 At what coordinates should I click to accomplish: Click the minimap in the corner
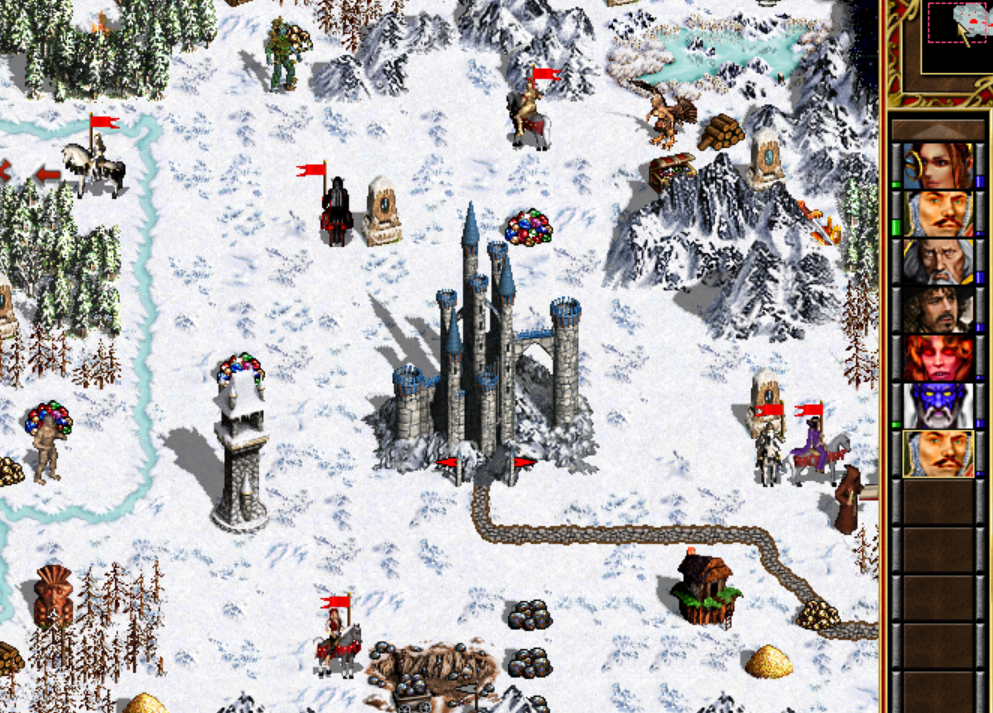(957, 36)
